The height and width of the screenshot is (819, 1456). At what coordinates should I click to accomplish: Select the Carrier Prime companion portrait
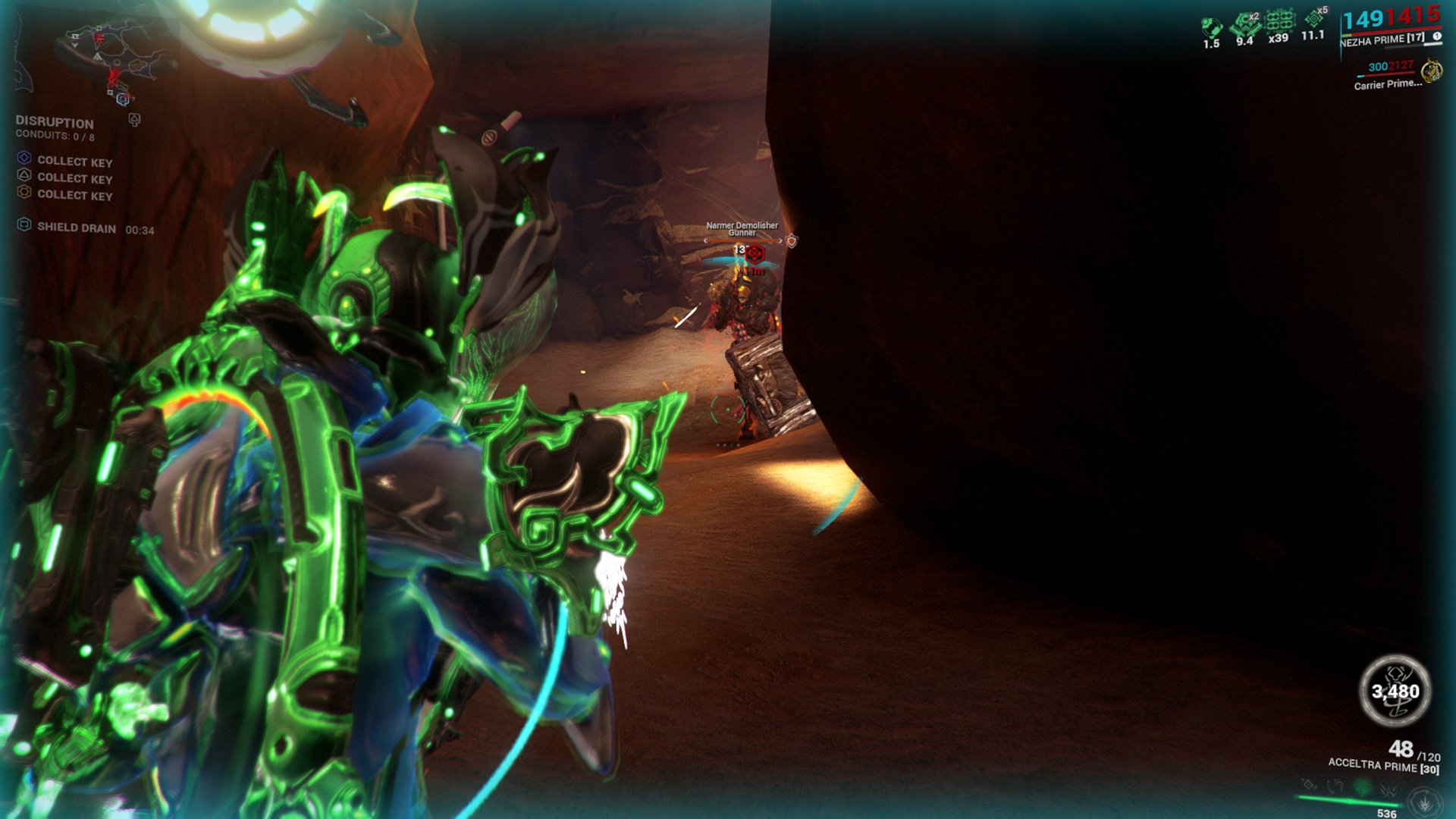pos(1432,72)
